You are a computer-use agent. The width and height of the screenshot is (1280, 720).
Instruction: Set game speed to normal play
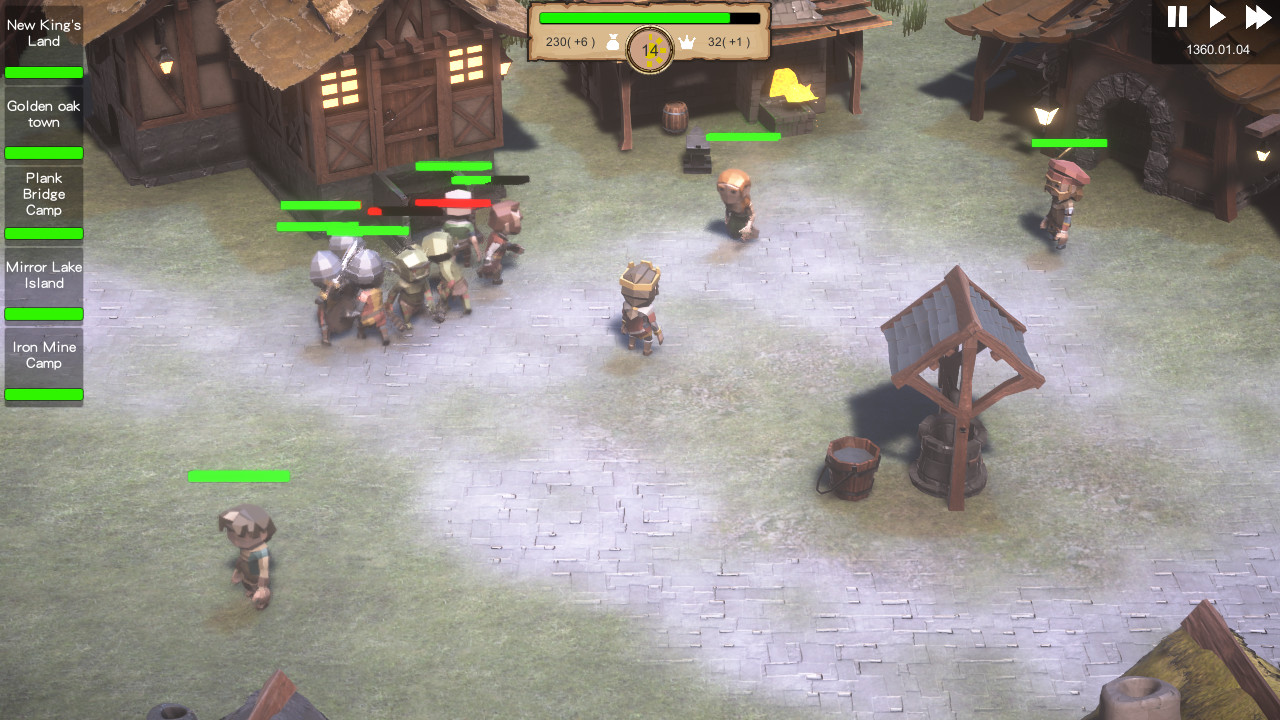pos(1217,17)
